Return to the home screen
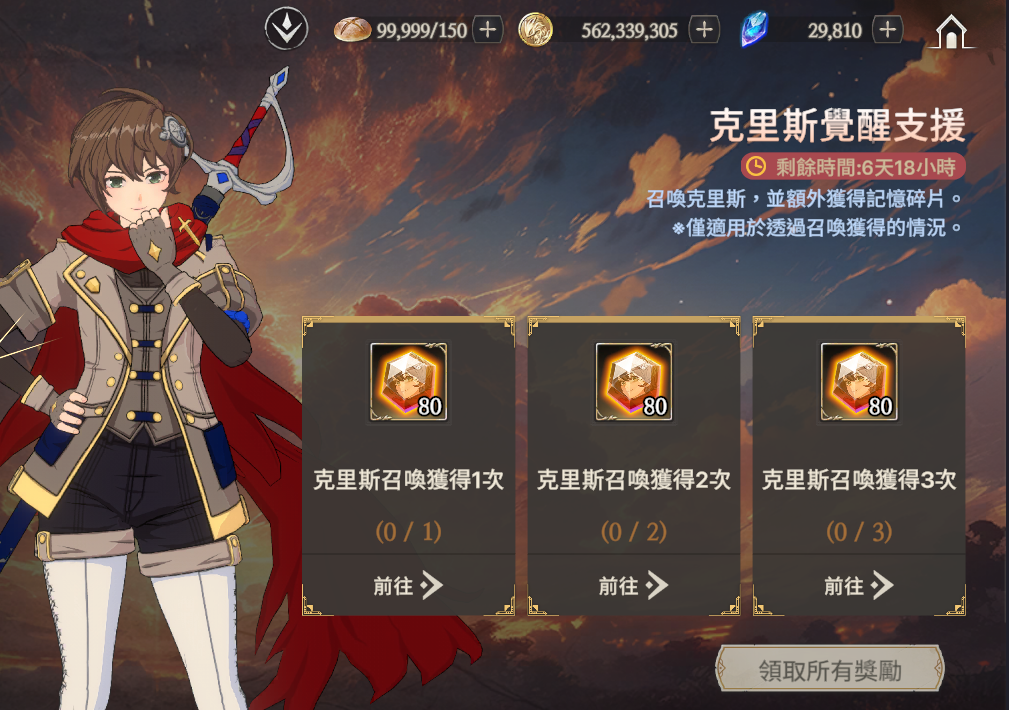The image size is (1009, 710). (x=951, y=31)
